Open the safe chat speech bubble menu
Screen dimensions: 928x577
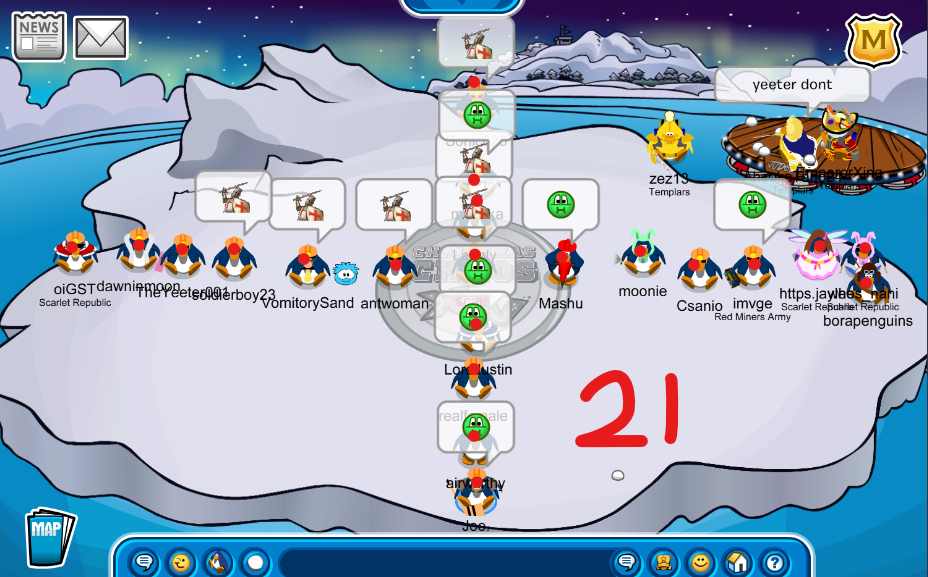pos(144,562)
